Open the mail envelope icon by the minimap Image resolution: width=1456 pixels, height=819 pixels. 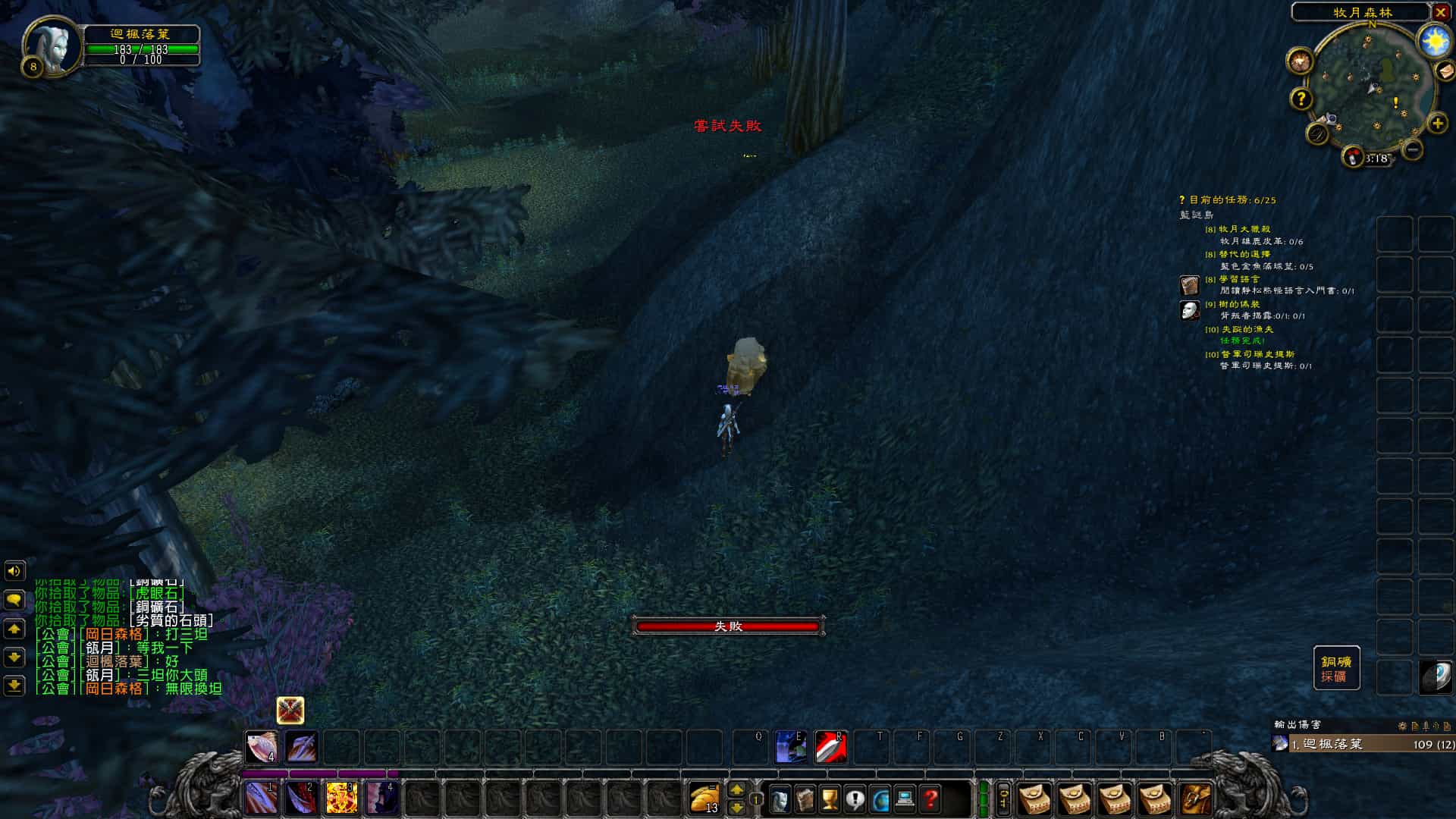point(1445,71)
